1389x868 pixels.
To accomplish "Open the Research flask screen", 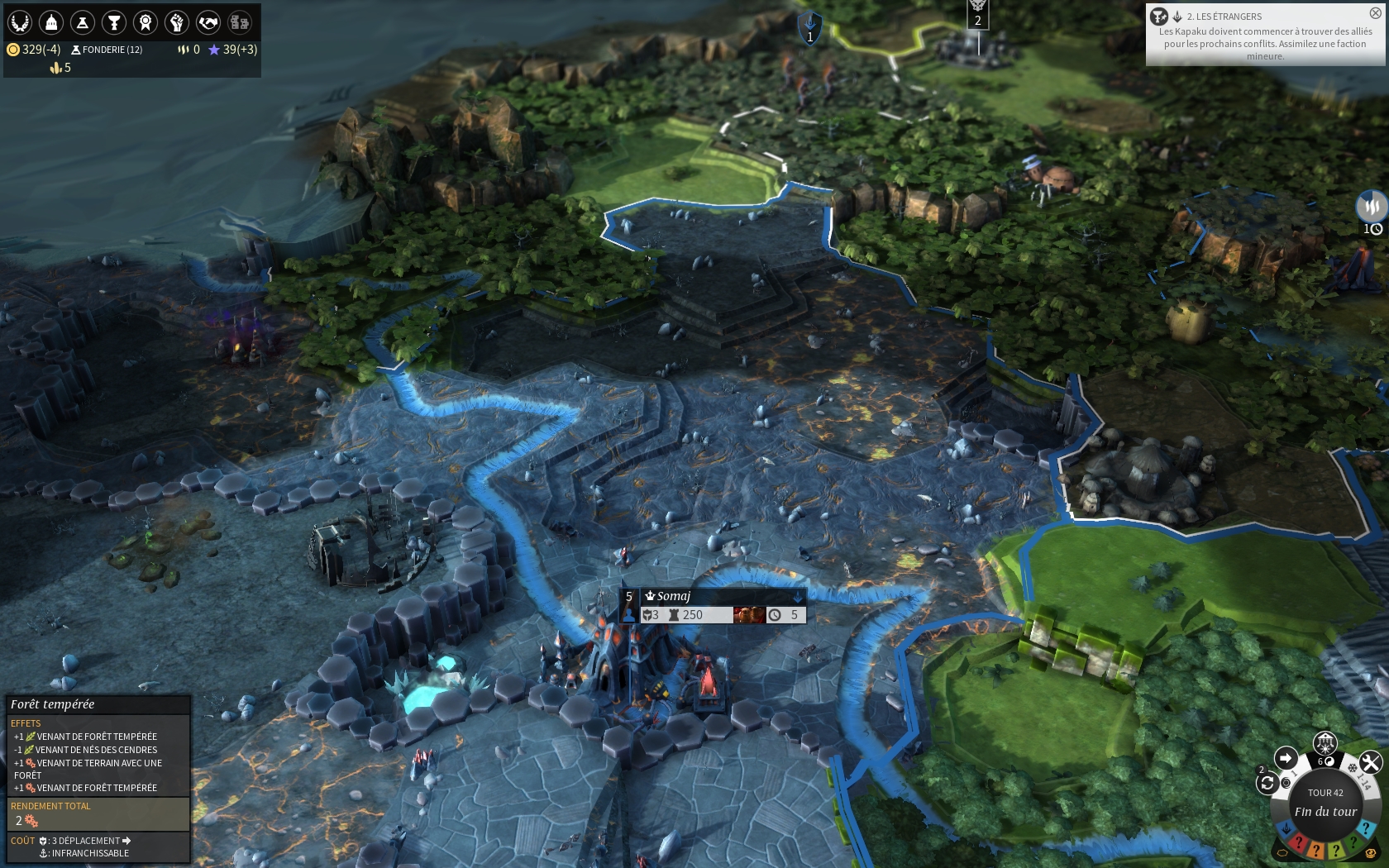I will (83, 22).
